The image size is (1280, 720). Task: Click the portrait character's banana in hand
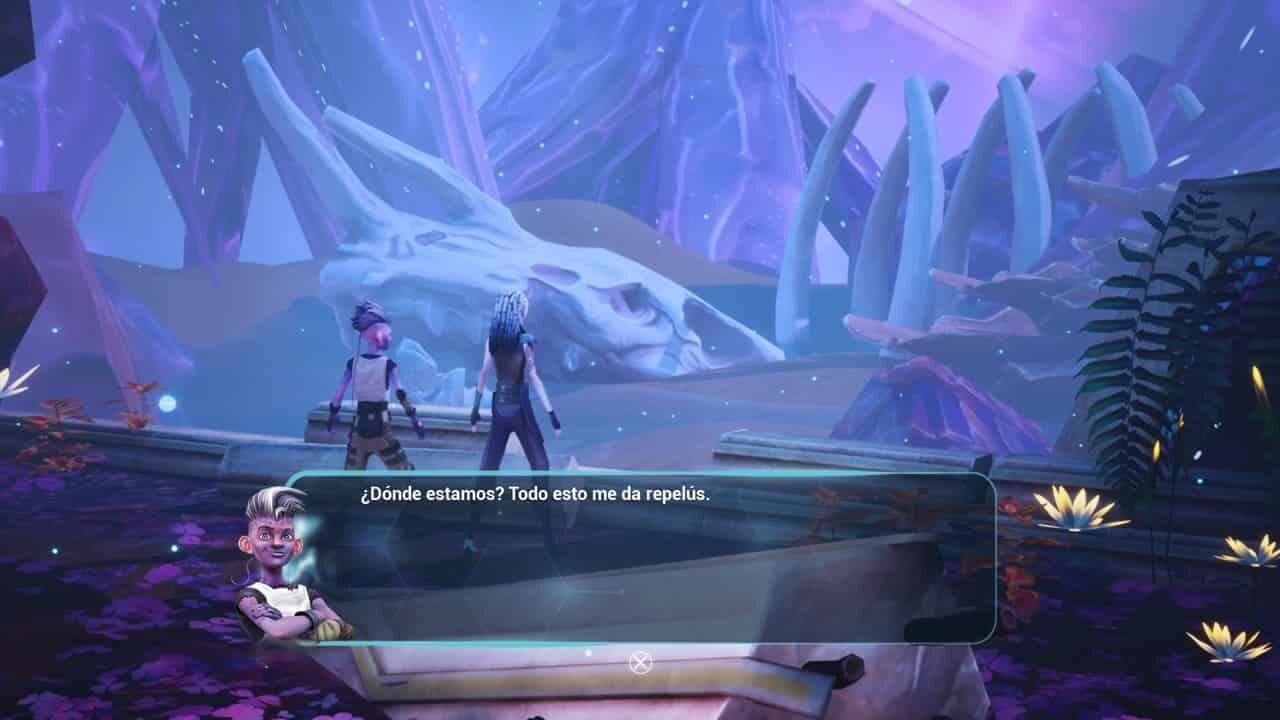(326, 630)
